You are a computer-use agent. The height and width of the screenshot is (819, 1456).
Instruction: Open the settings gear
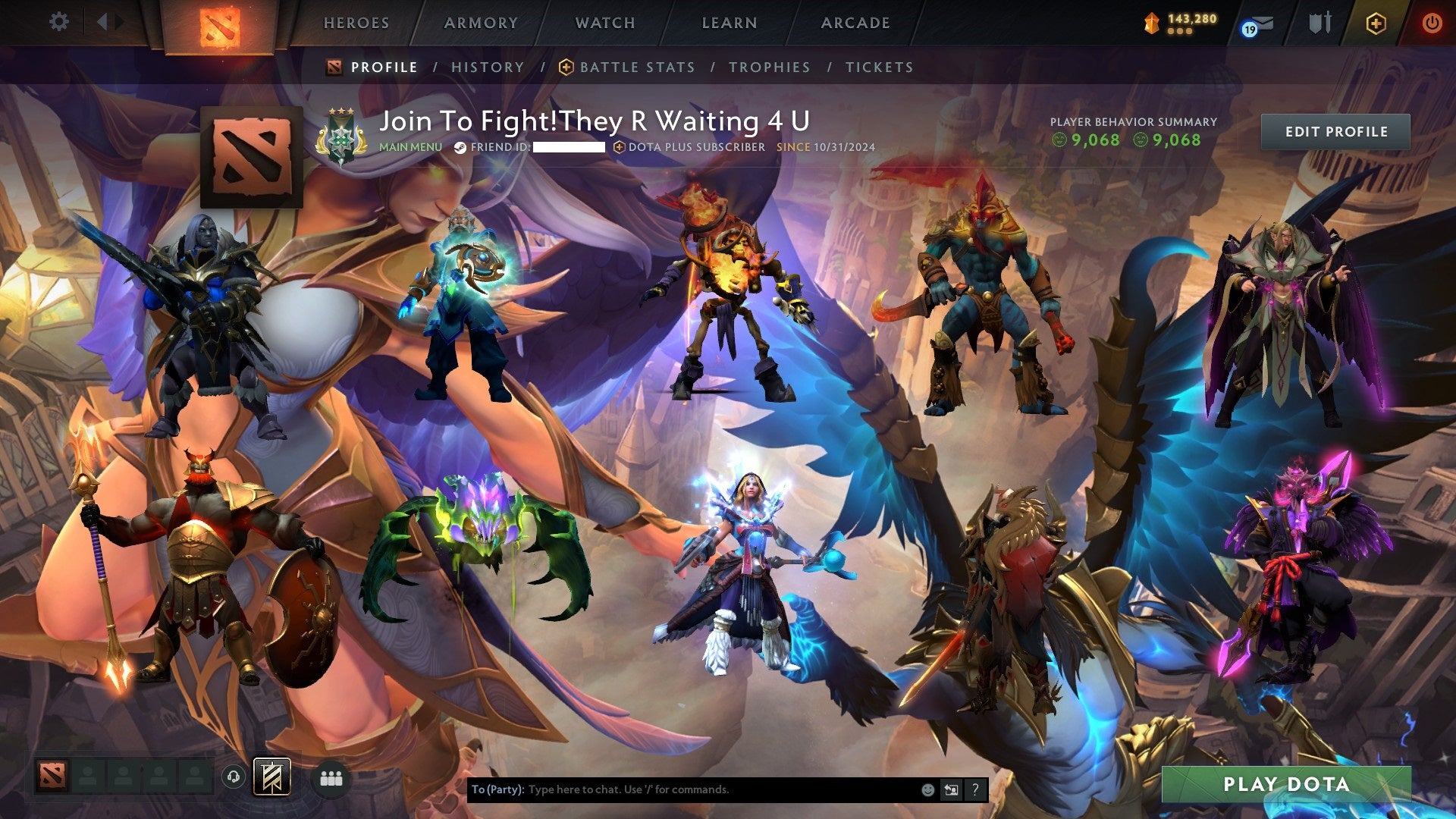[x=59, y=21]
